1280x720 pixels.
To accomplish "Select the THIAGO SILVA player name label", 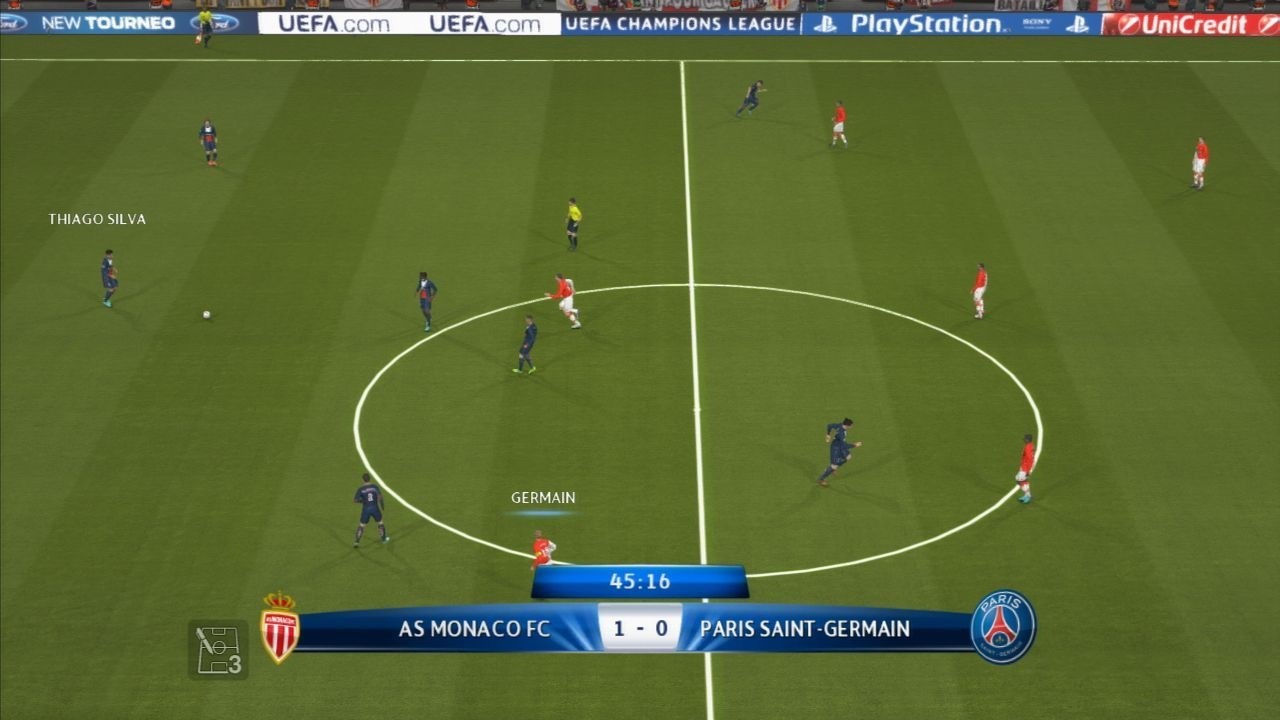I will pos(98,218).
